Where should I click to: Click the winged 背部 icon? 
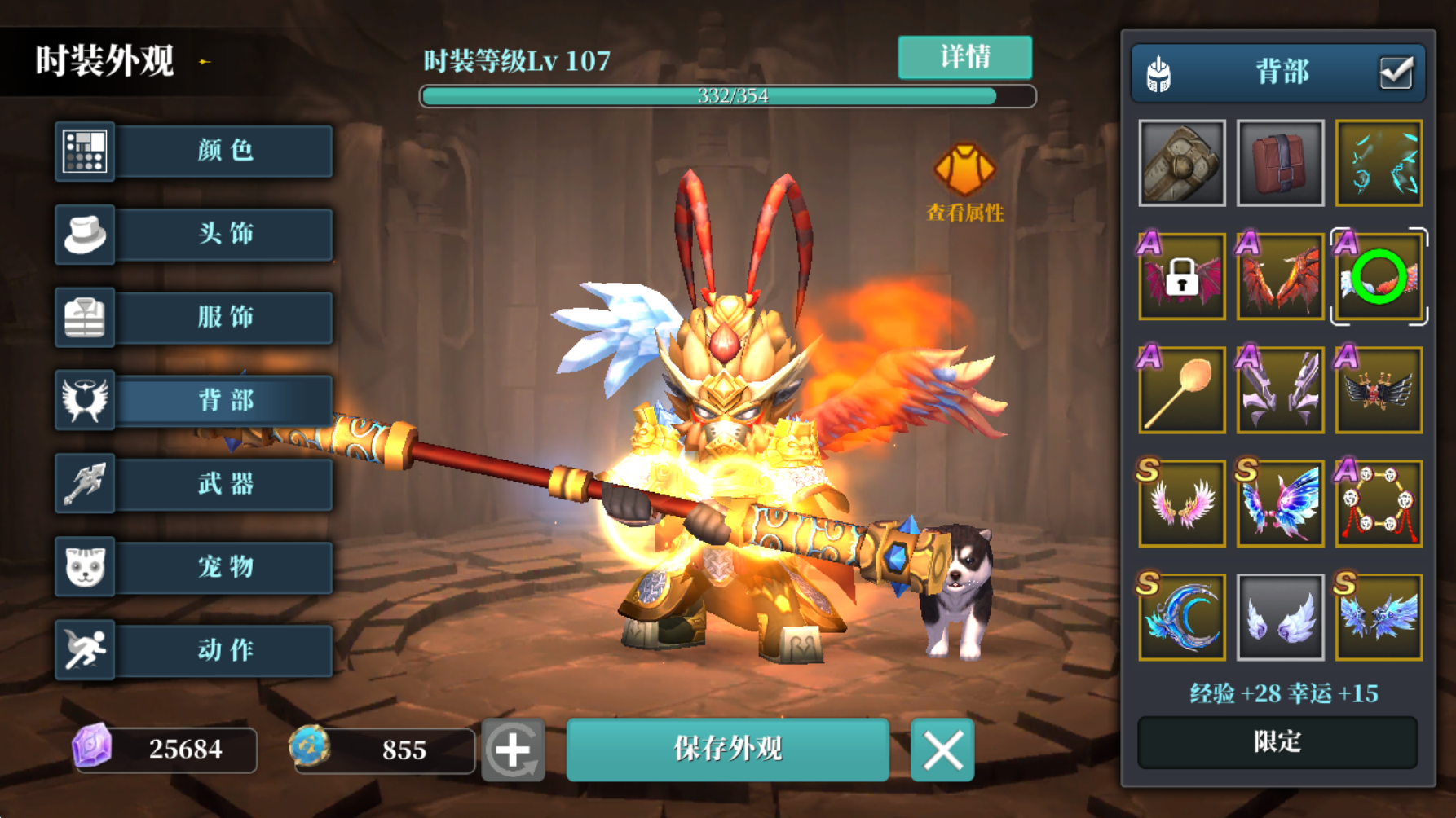click(x=86, y=401)
